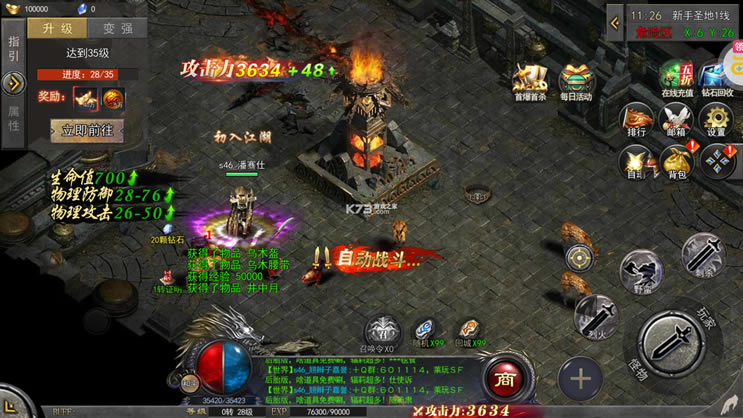Activate the 烈火 sword skill
Screen dimensions: 743x418
click(597, 317)
